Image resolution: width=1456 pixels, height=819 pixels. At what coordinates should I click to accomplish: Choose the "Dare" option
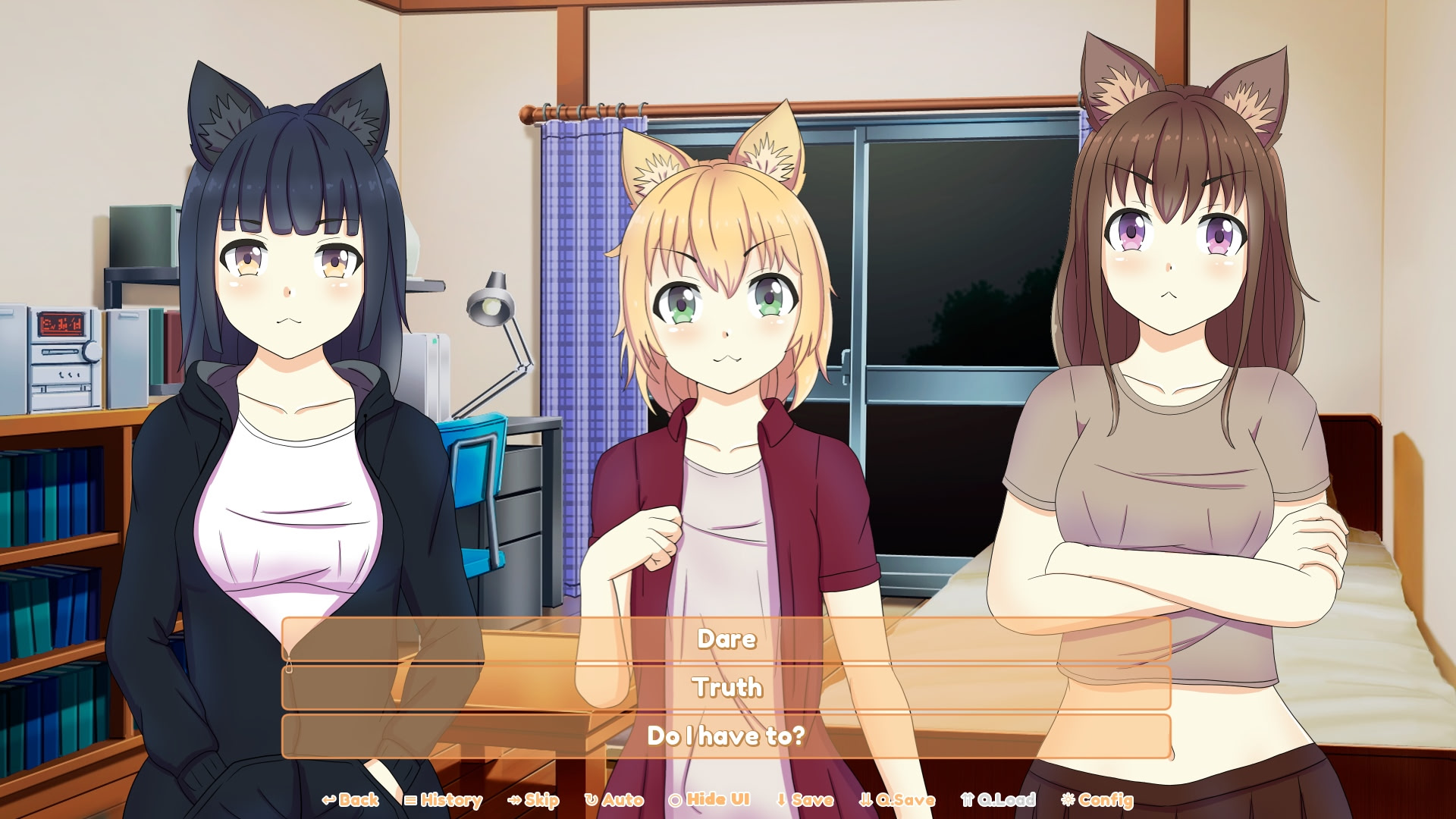pyautogui.click(x=726, y=639)
